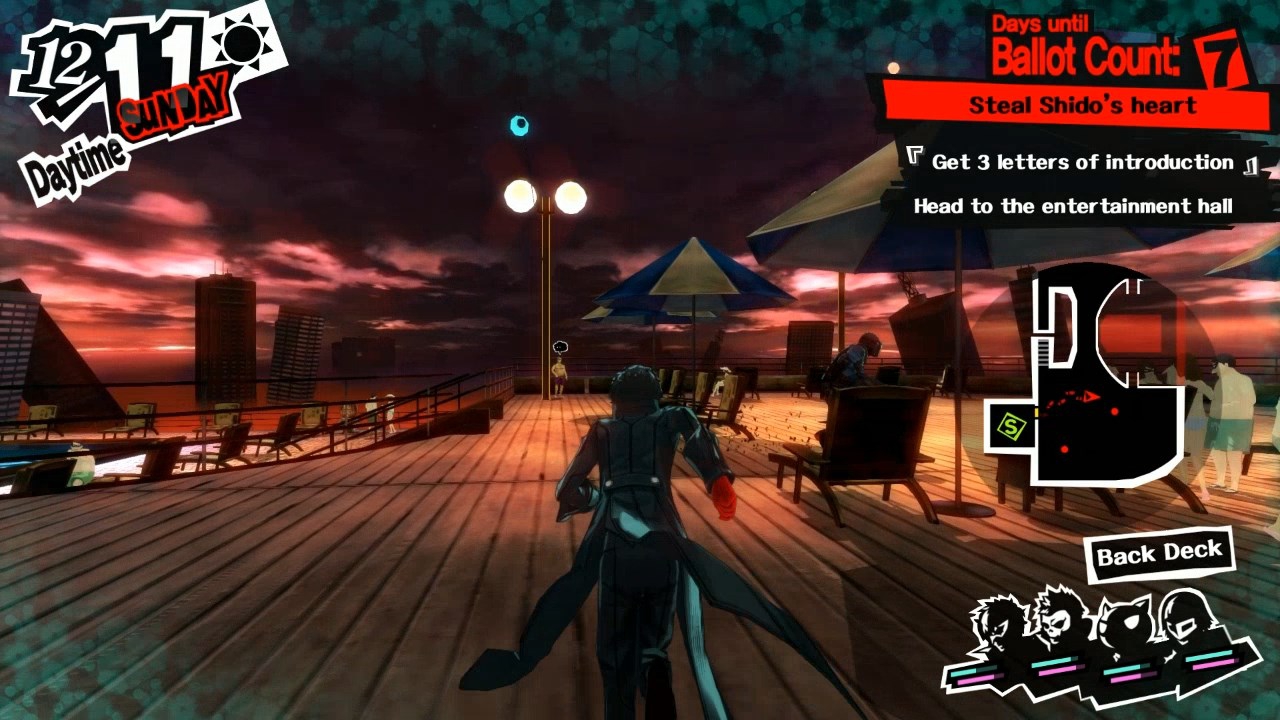Click the Back Deck location label
Viewport: 1280px width, 720px height.
[1159, 553]
